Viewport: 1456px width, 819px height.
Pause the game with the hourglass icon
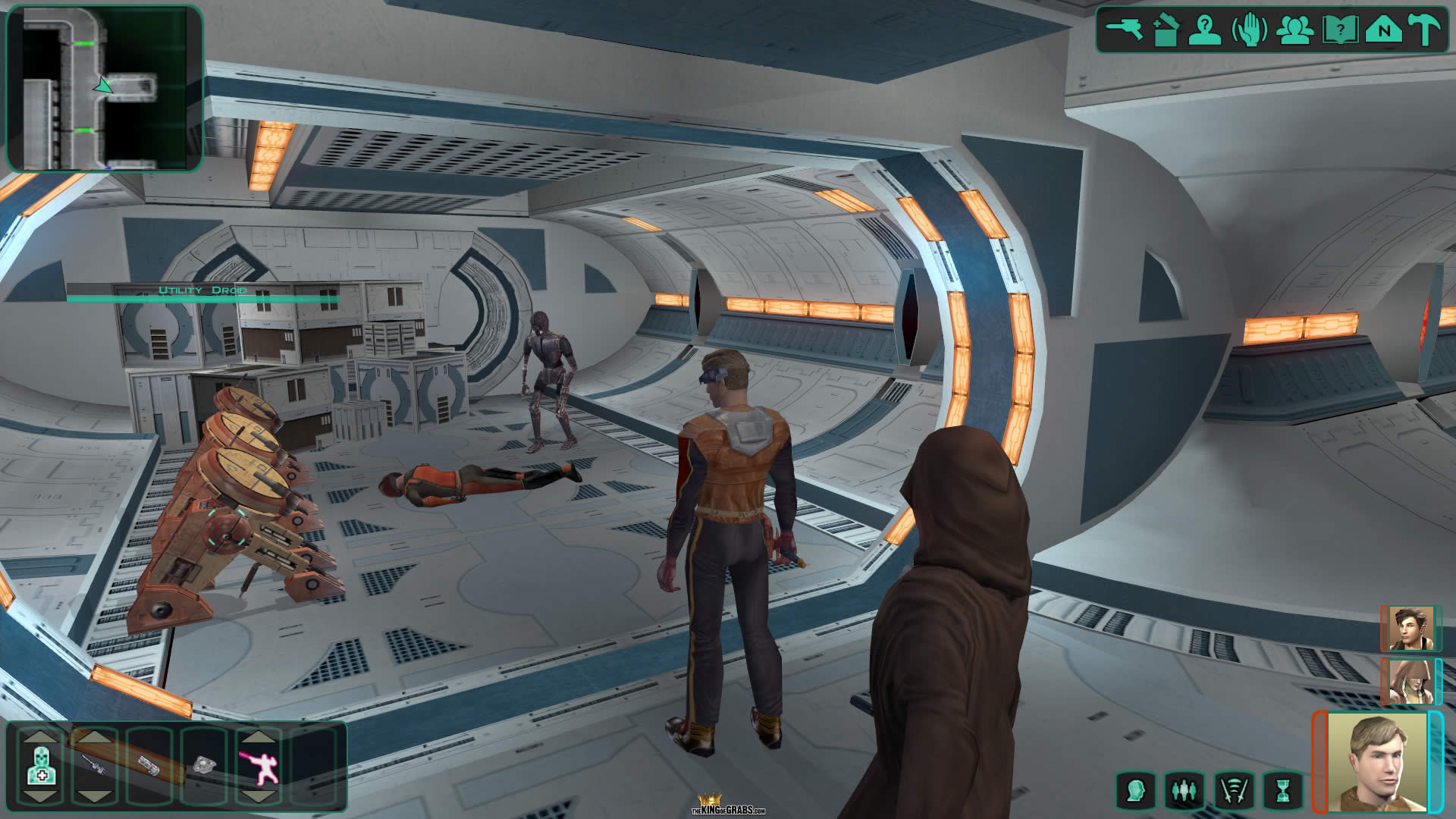(1282, 791)
